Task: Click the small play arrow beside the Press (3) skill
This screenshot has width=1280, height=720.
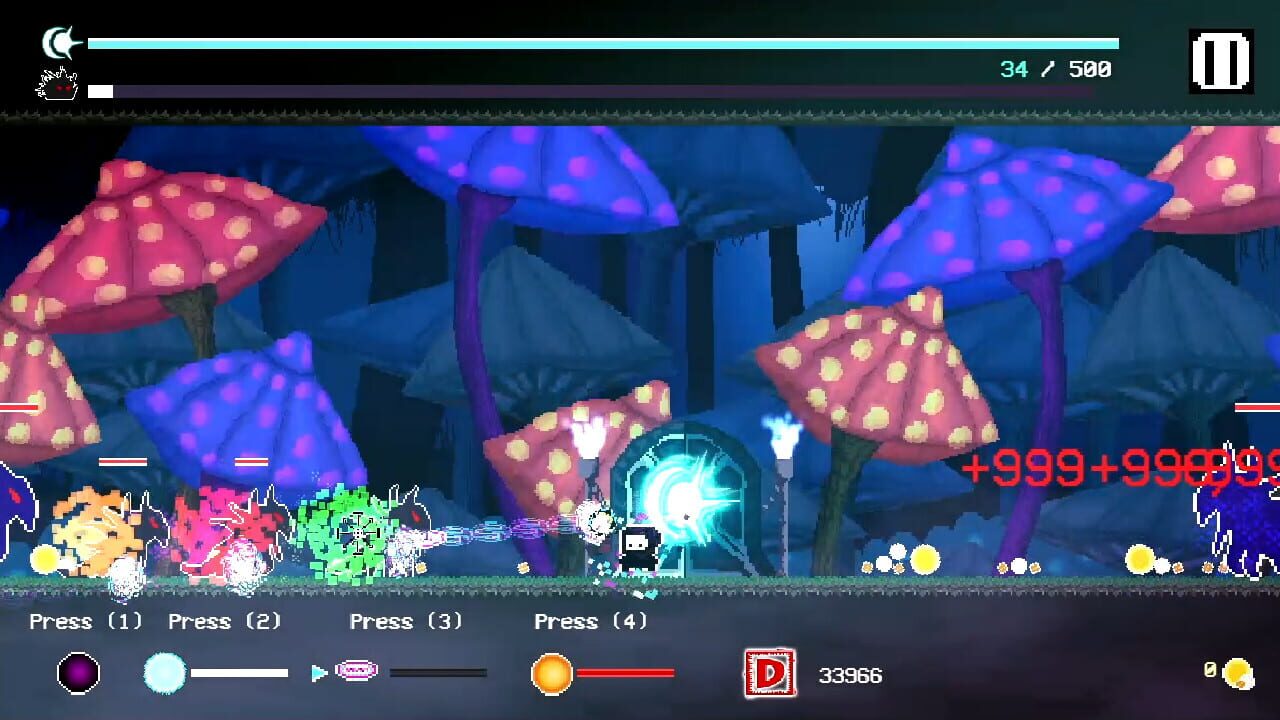Action: [x=317, y=673]
